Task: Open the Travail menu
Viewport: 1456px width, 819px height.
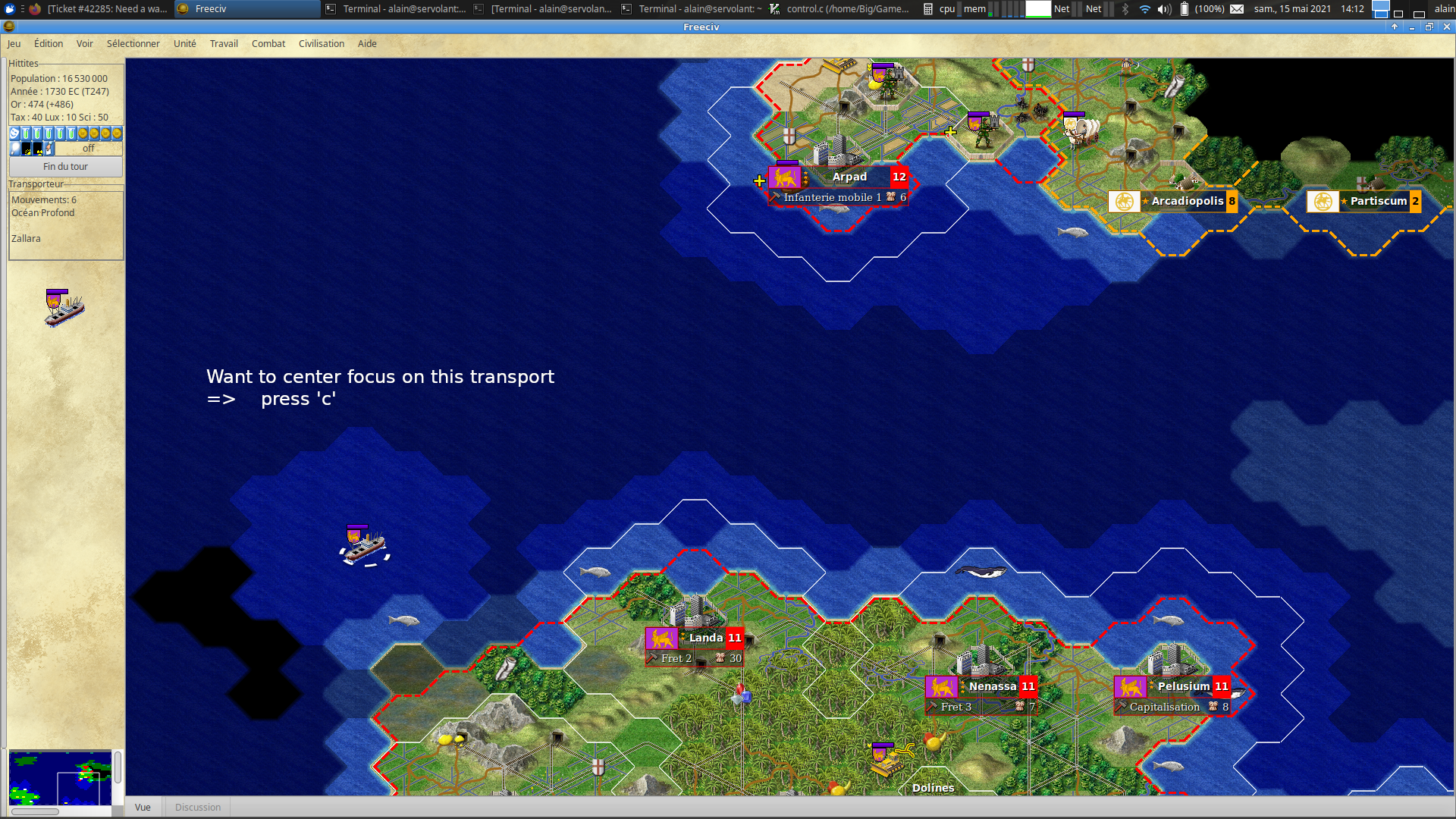Action: click(x=224, y=44)
